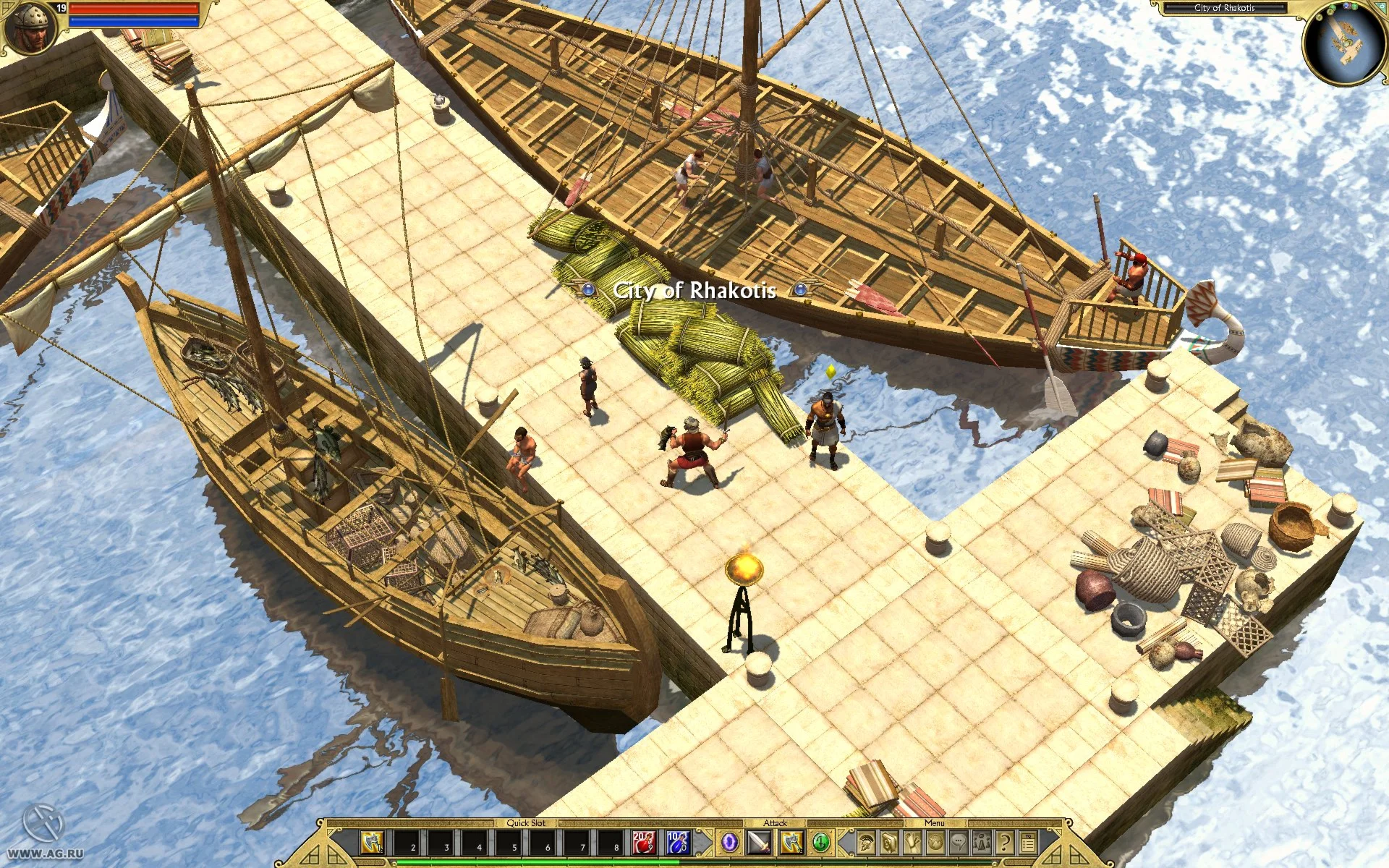Show the world map globe icon

coord(935,843)
